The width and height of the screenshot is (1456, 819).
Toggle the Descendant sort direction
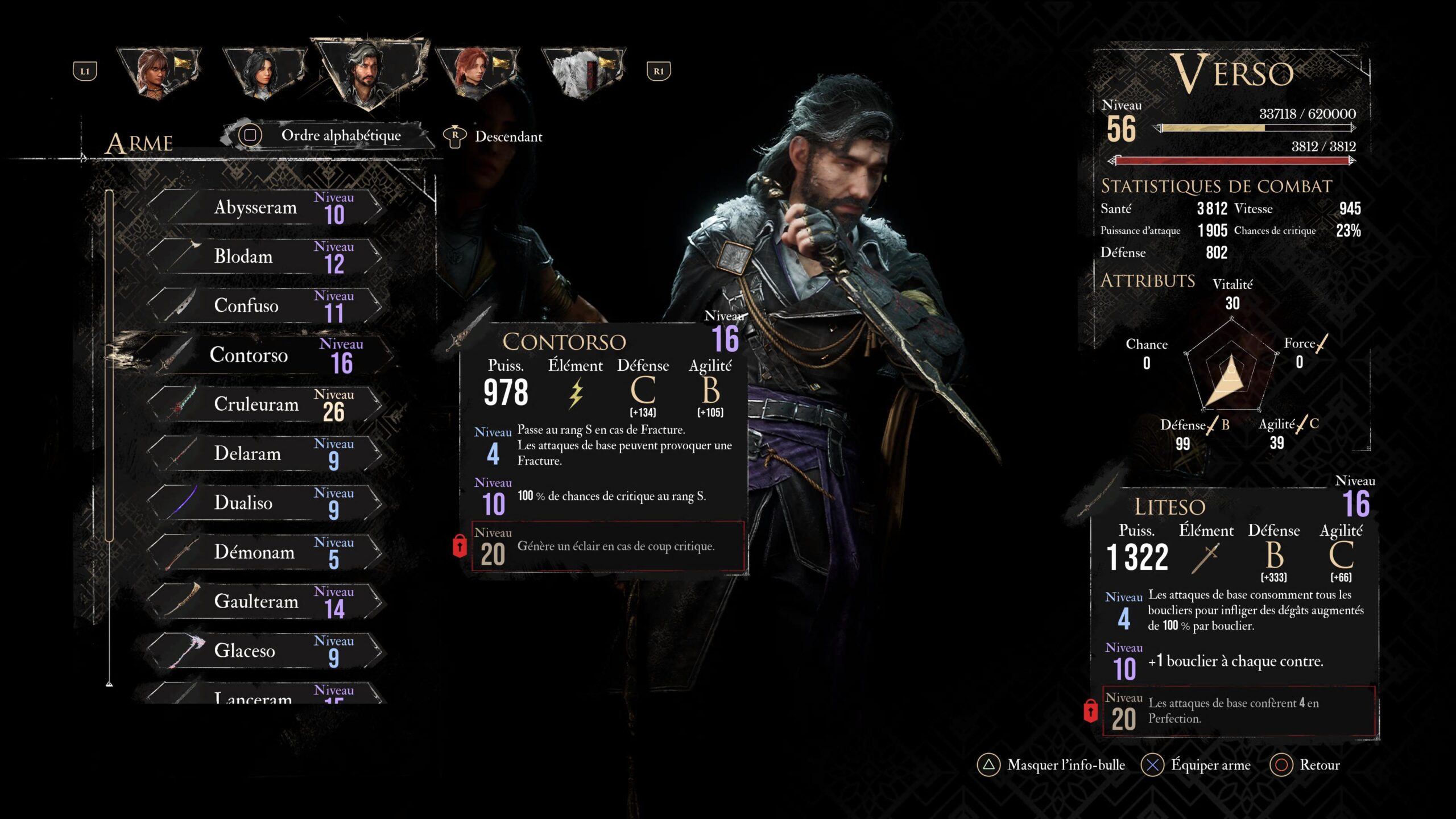[494, 136]
